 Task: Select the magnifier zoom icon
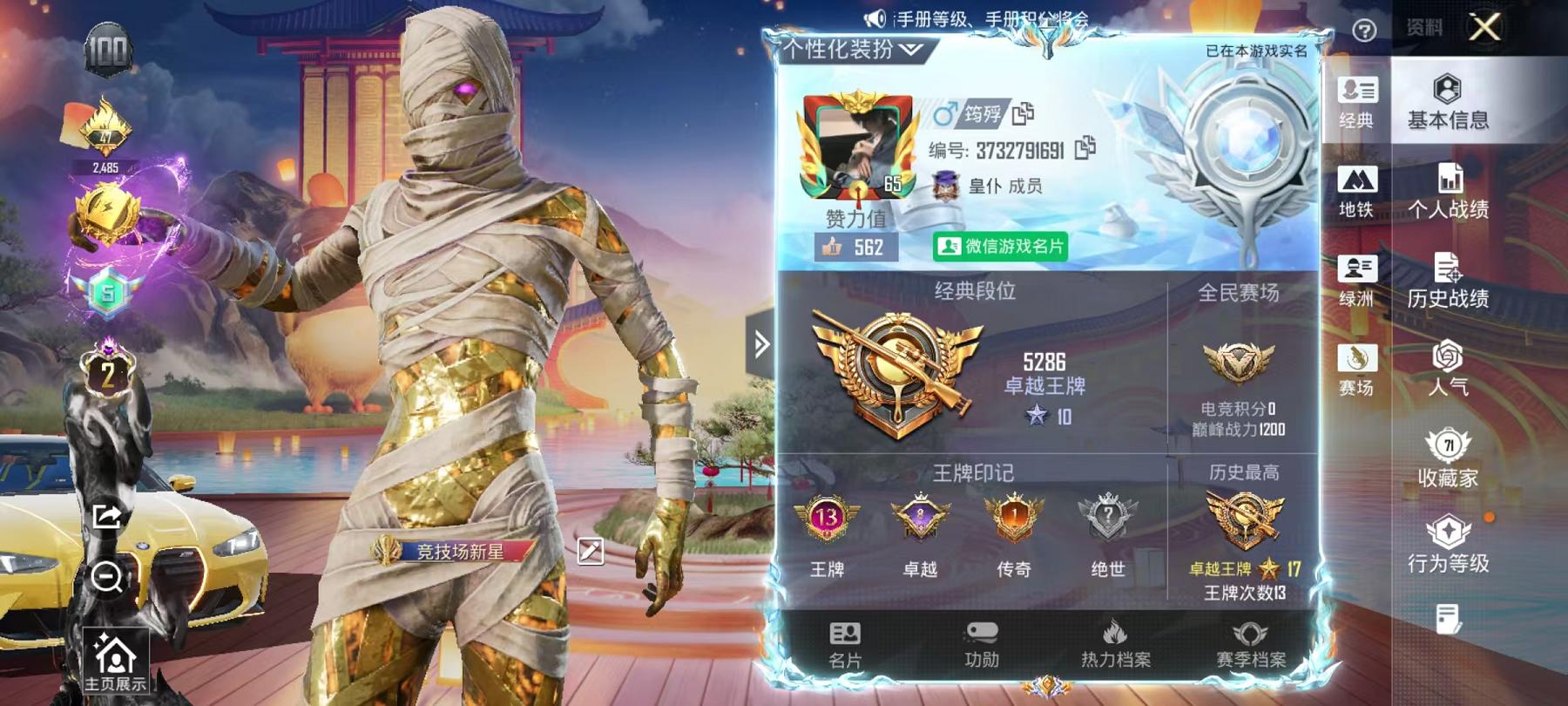(x=106, y=575)
